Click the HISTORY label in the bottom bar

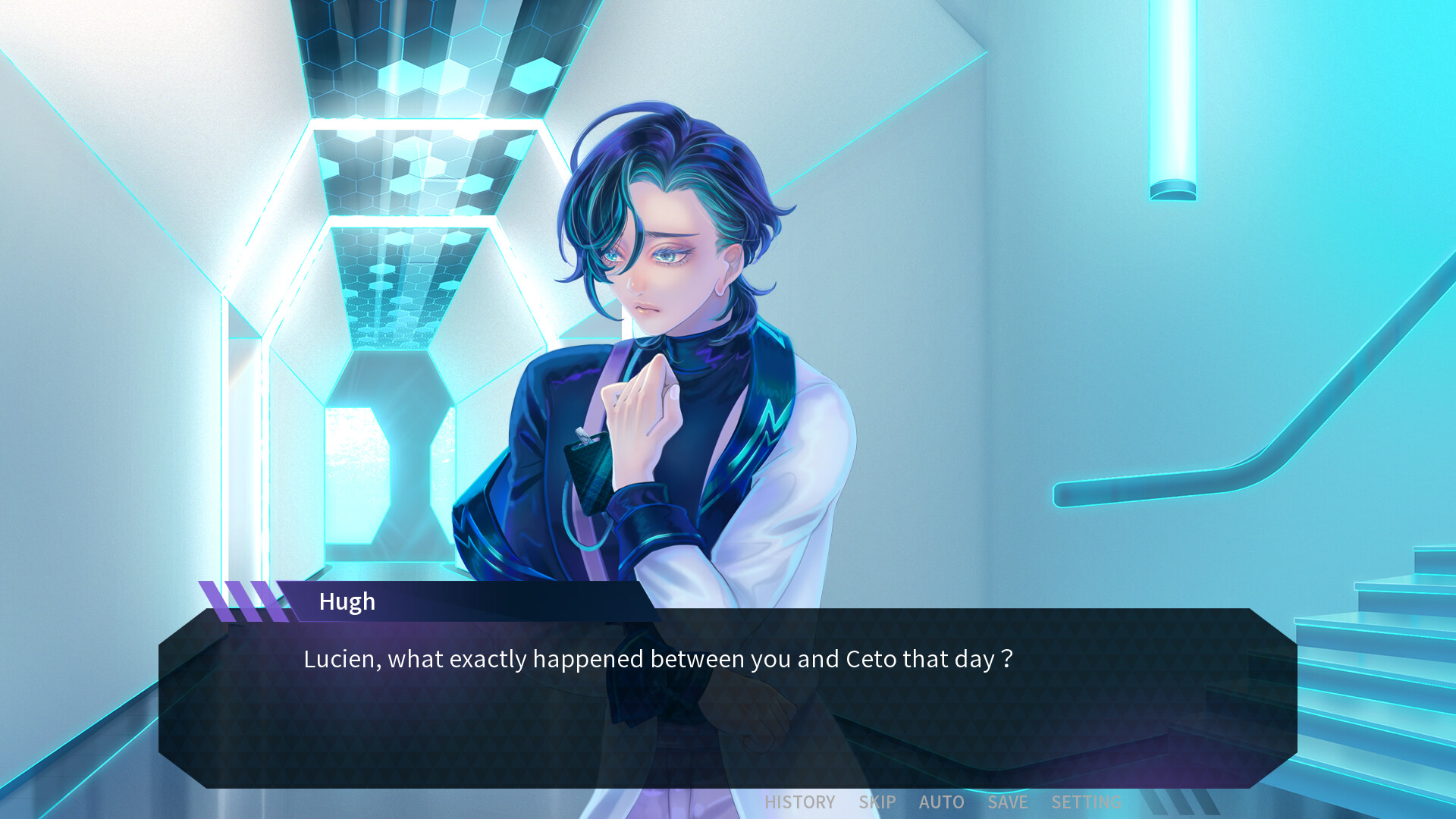[x=799, y=802]
